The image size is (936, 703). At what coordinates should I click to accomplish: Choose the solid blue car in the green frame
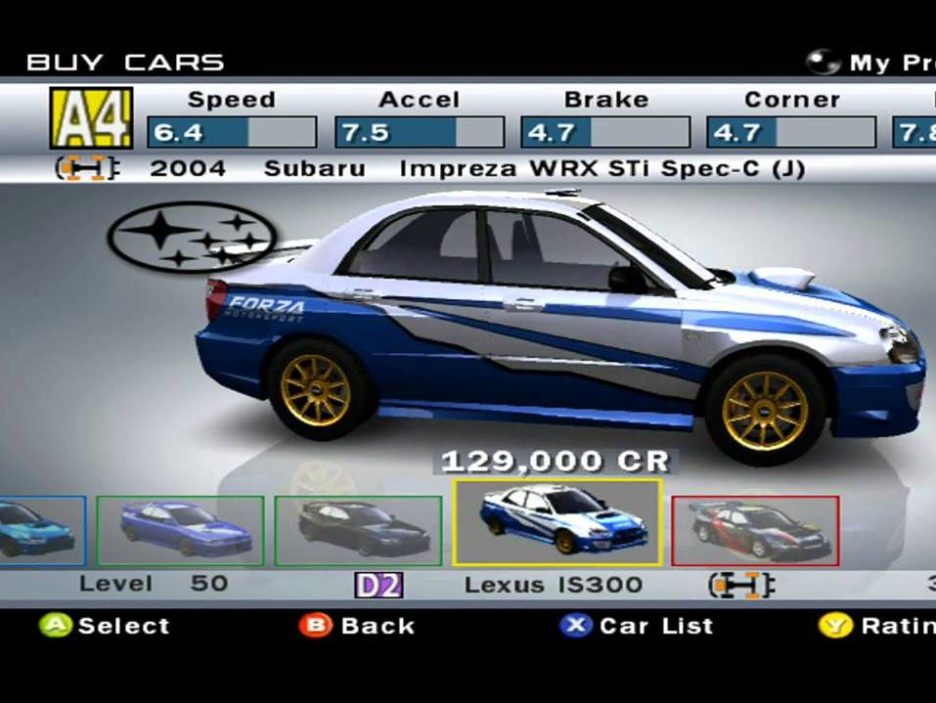click(x=180, y=530)
